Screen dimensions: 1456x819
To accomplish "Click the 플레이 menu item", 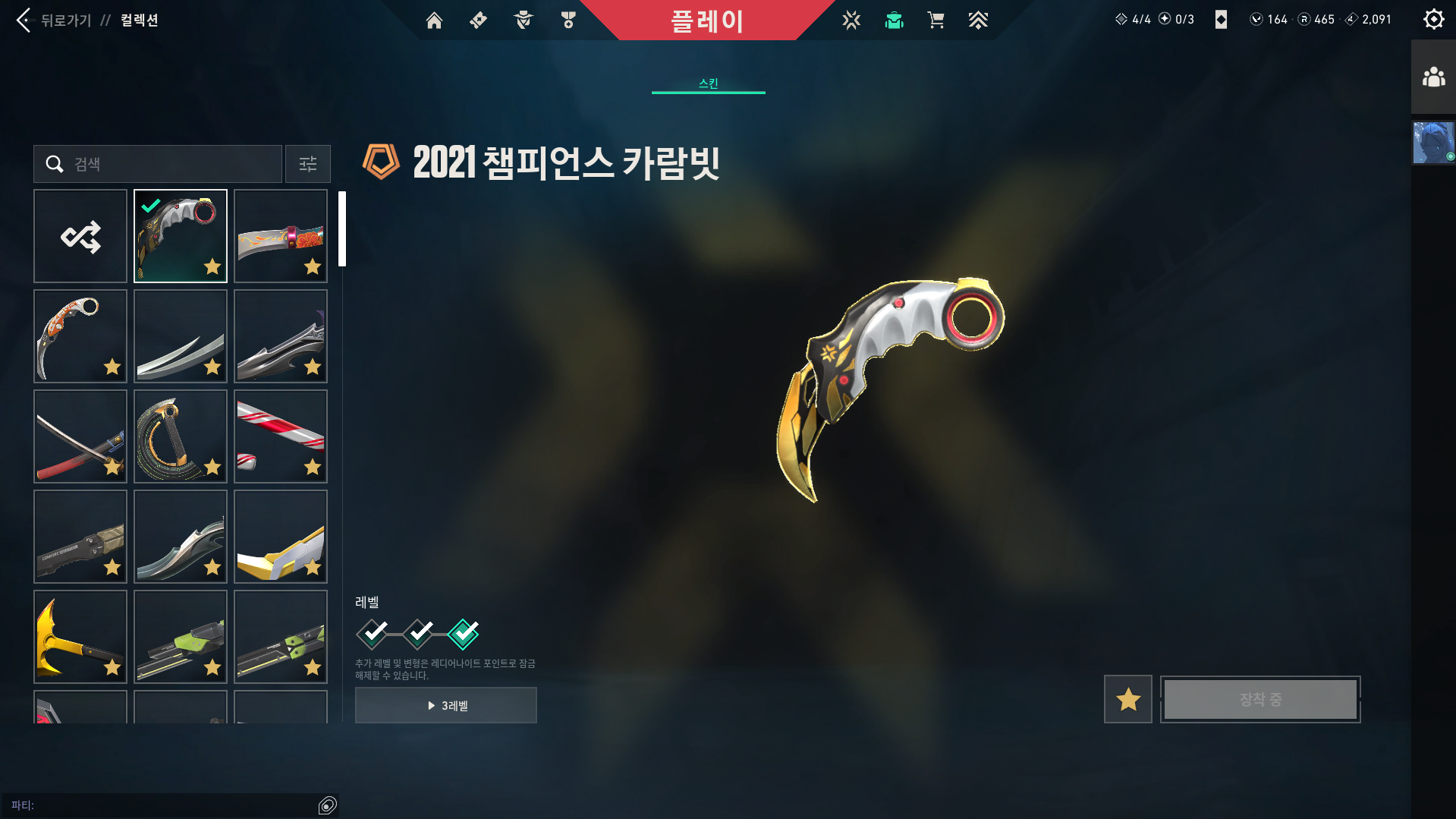I will [708, 20].
